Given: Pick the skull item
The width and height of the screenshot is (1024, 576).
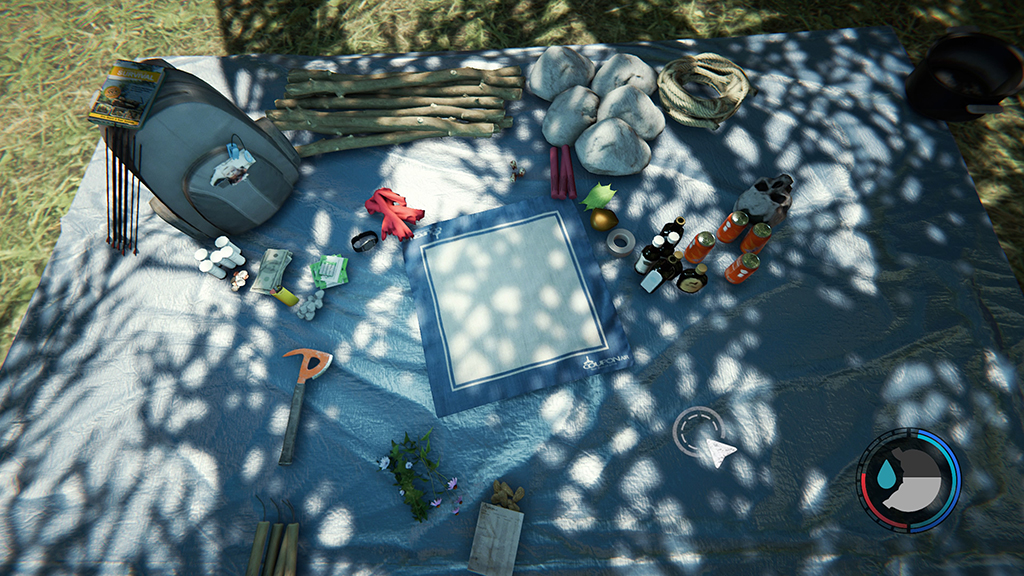Looking at the screenshot, I should 768,196.
